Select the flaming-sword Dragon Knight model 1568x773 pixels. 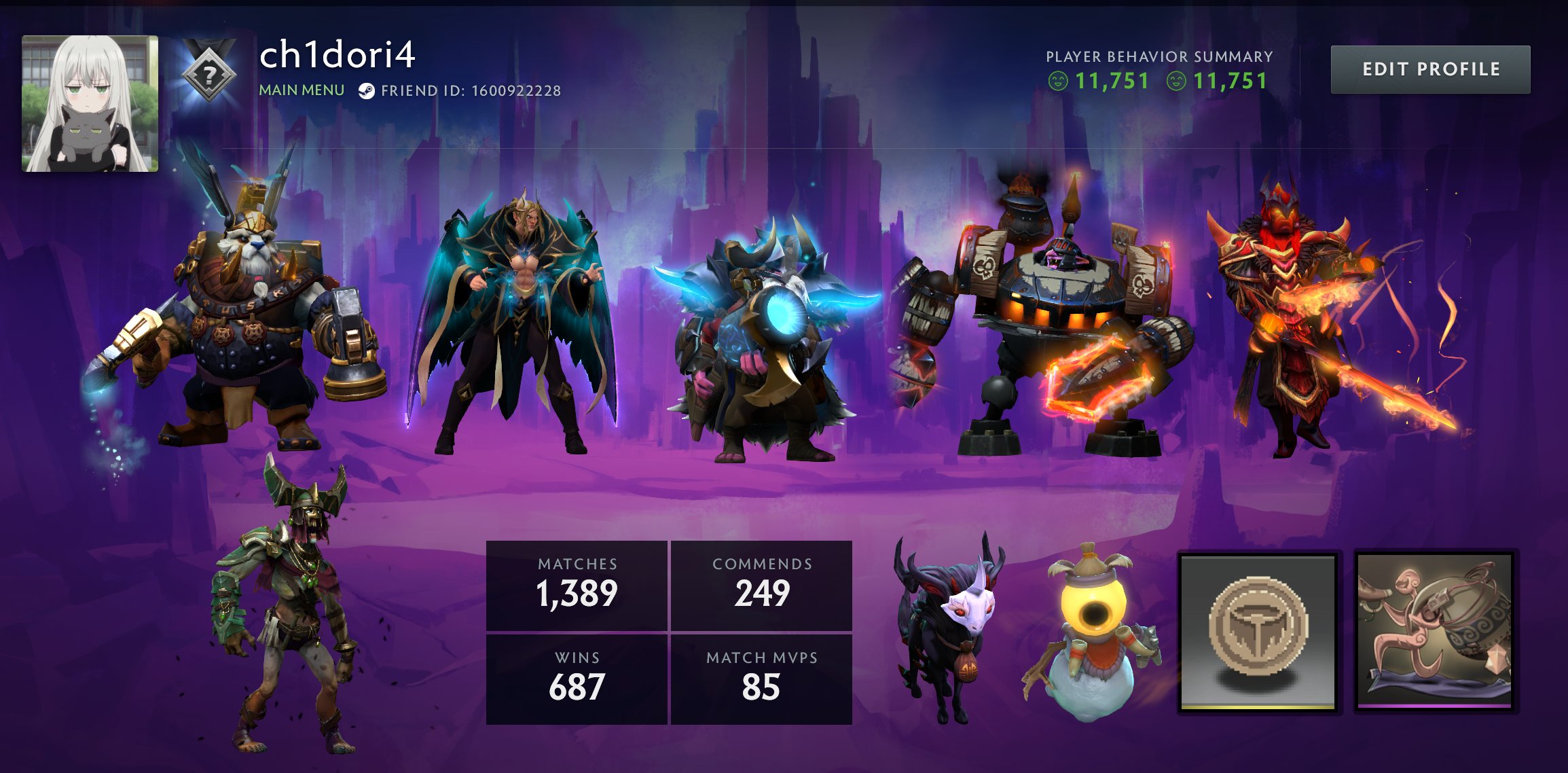coord(1290,306)
